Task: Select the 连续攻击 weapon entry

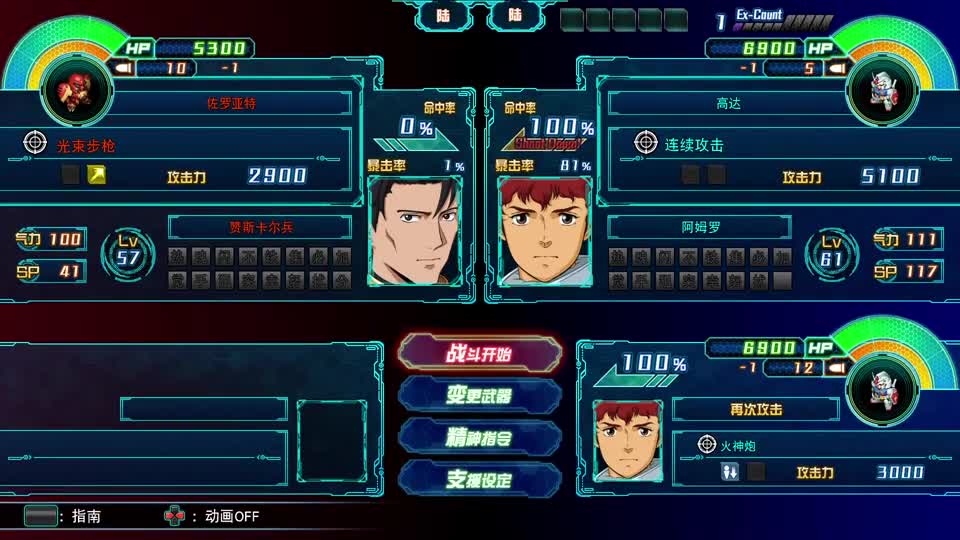Action: click(x=694, y=144)
